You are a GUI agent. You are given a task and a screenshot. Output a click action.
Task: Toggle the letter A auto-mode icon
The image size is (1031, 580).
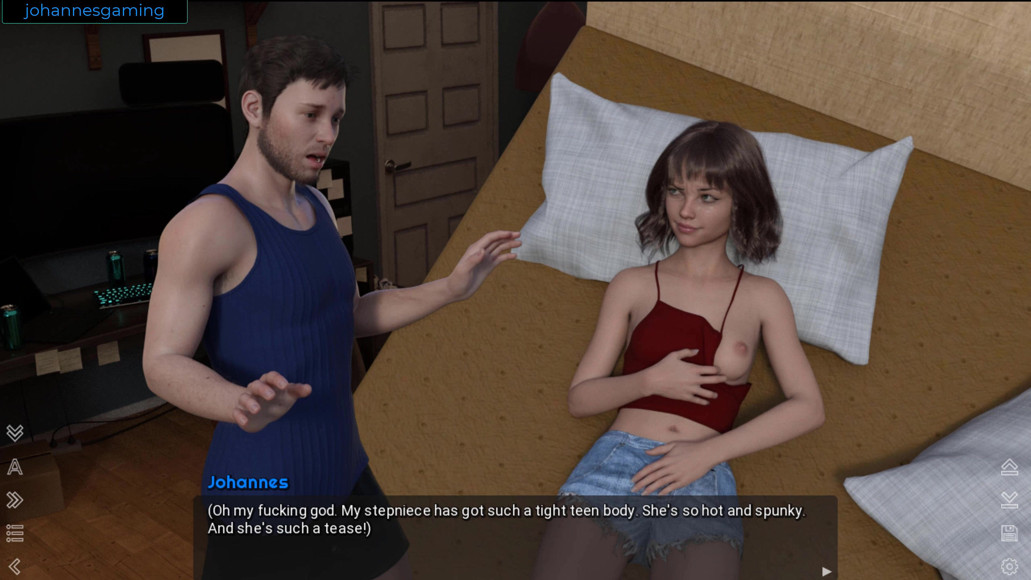tap(15, 467)
